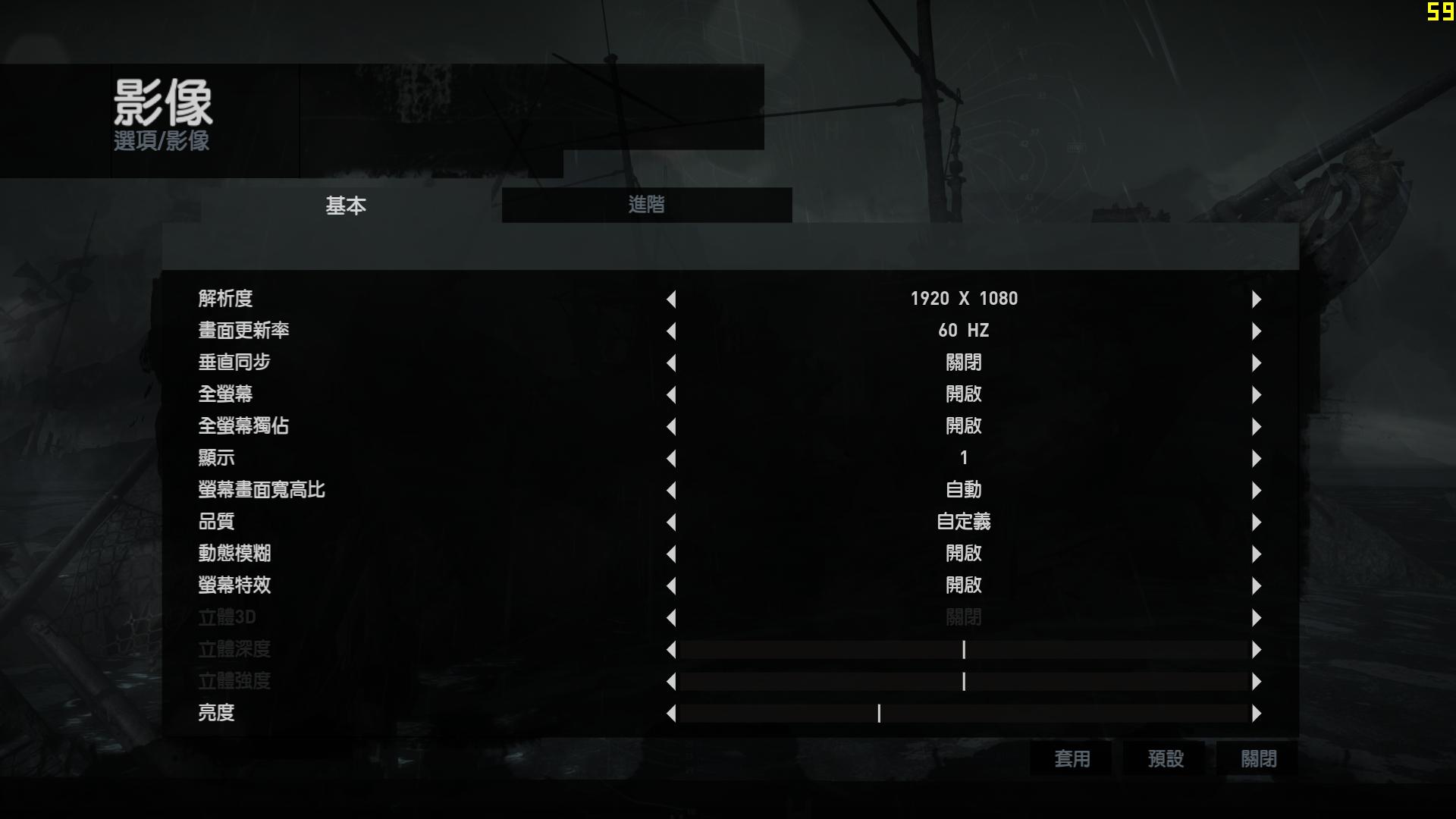Adjust the 亮度 brightness slider

pyautogui.click(x=880, y=714)
